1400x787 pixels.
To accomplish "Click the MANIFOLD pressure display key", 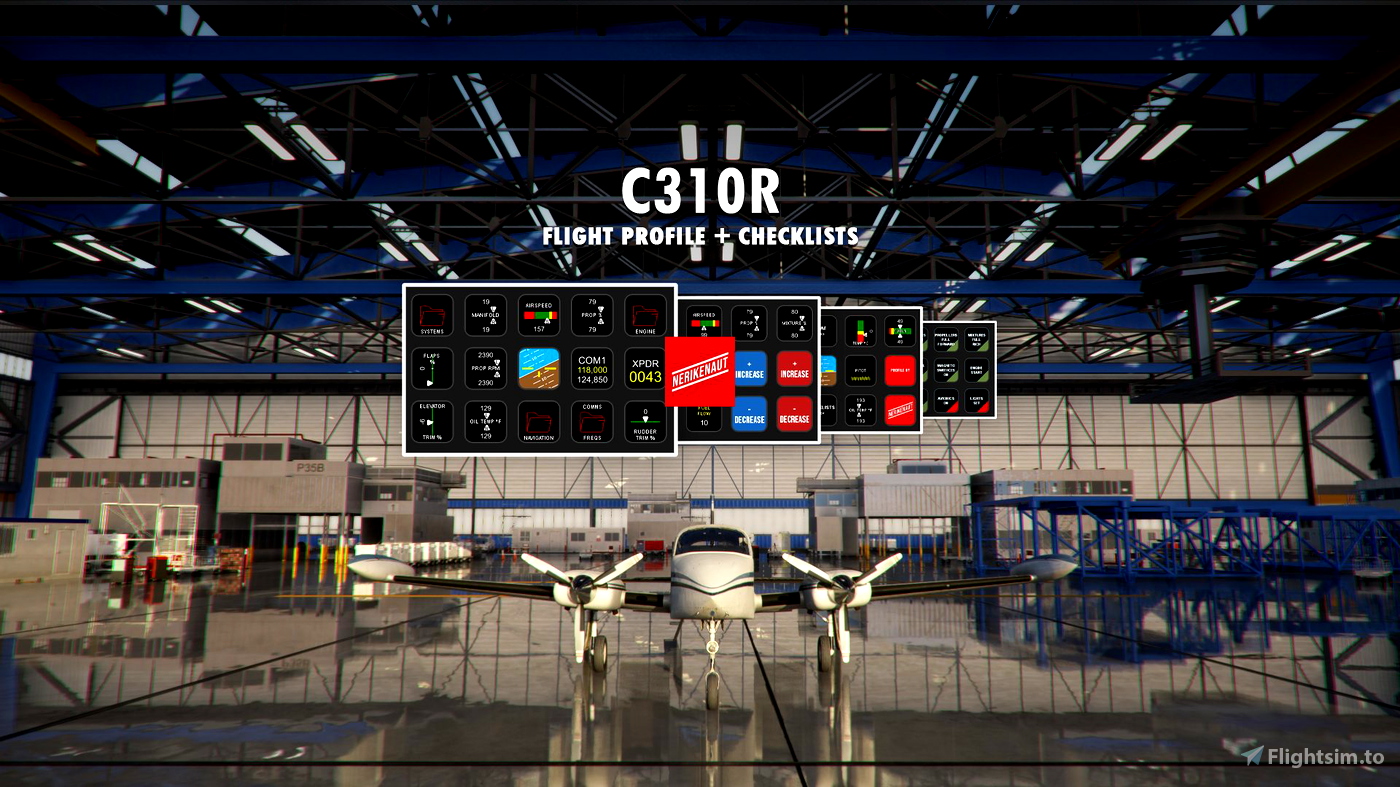I will [x=486, y=315].
